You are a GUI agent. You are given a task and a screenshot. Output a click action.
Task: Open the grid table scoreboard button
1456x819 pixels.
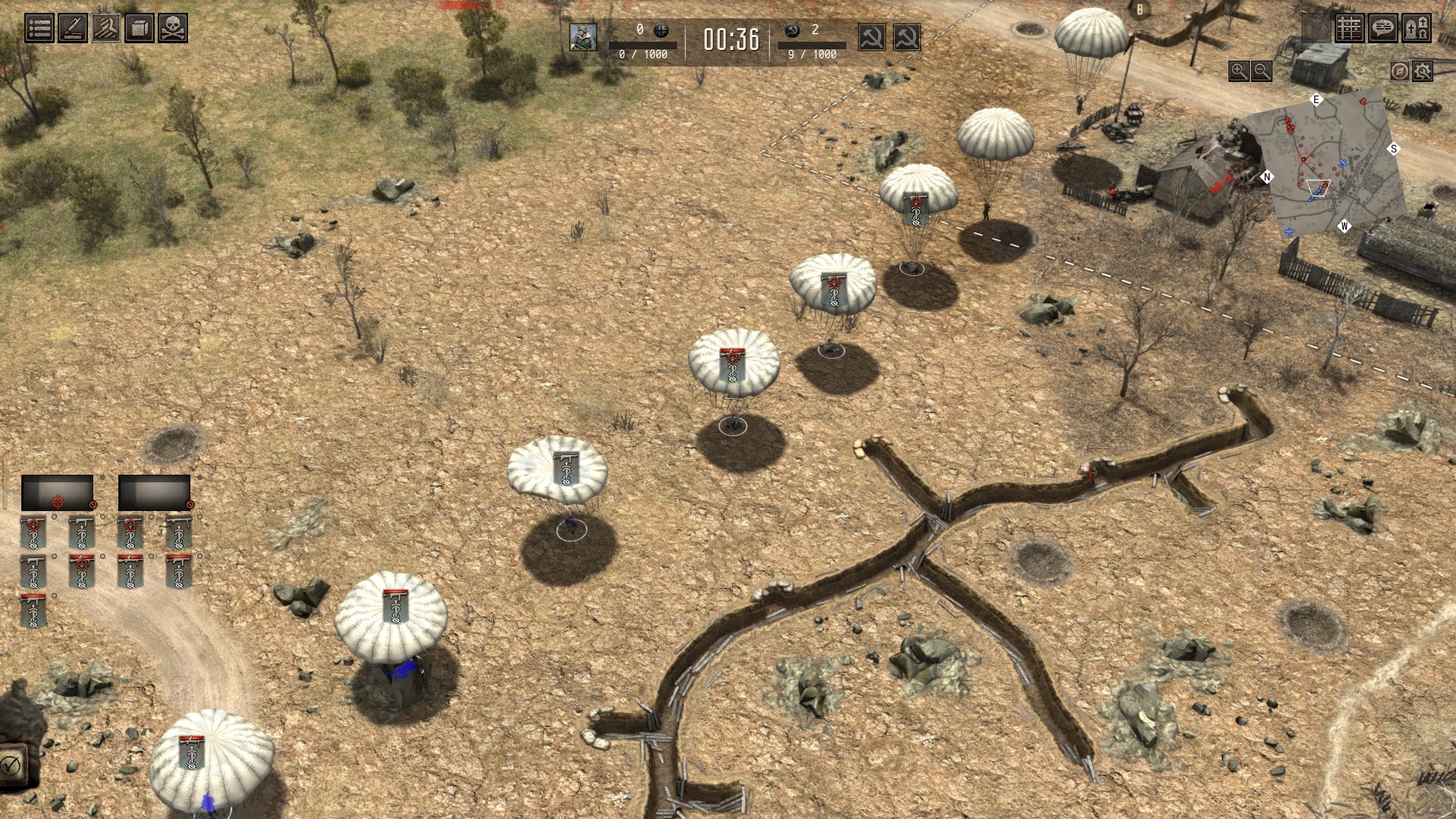(x=1349, y=29)
